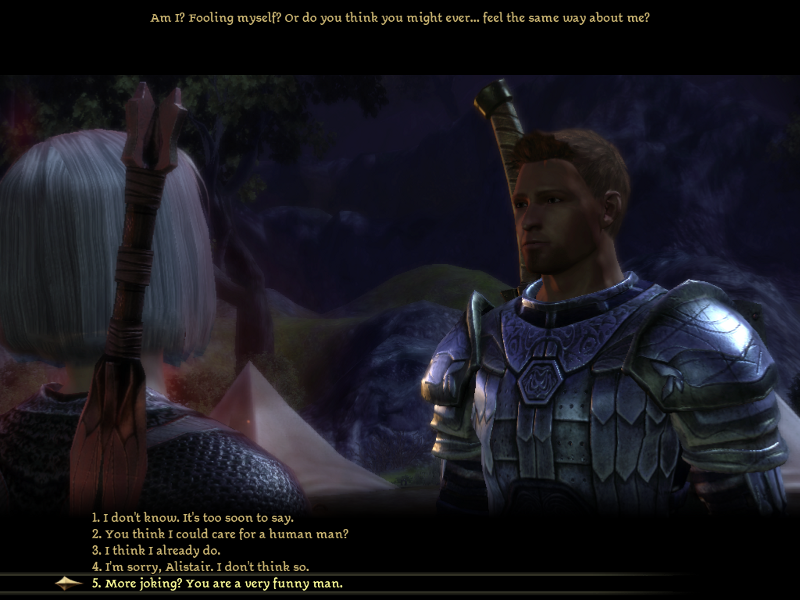Image resolution: width=800 pixels, height=600 pixels.
Task: Select "You think I could care for a human man?"
Action: coord(220,534)
